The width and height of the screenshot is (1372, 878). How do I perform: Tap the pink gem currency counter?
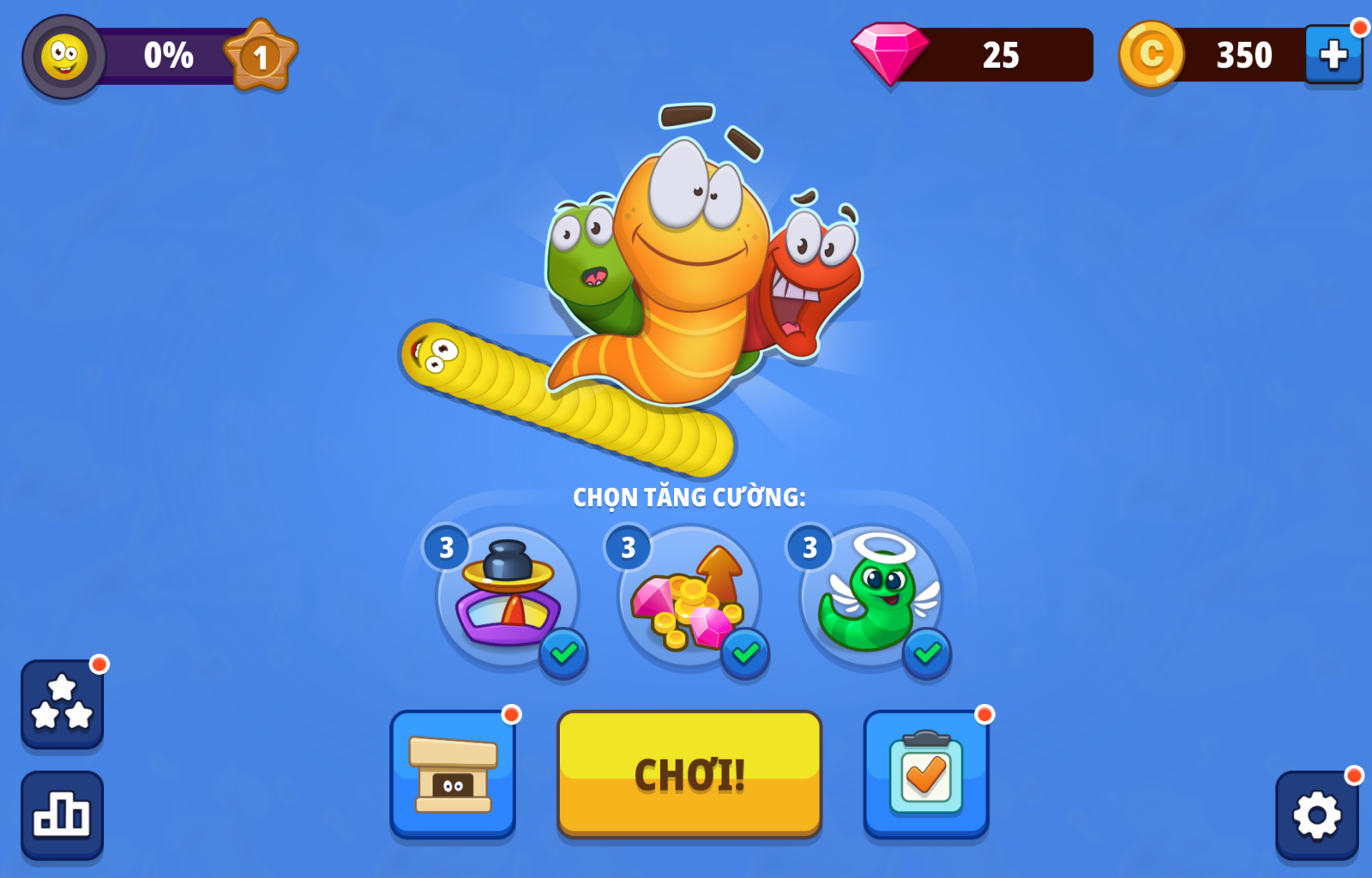(973, 55)
